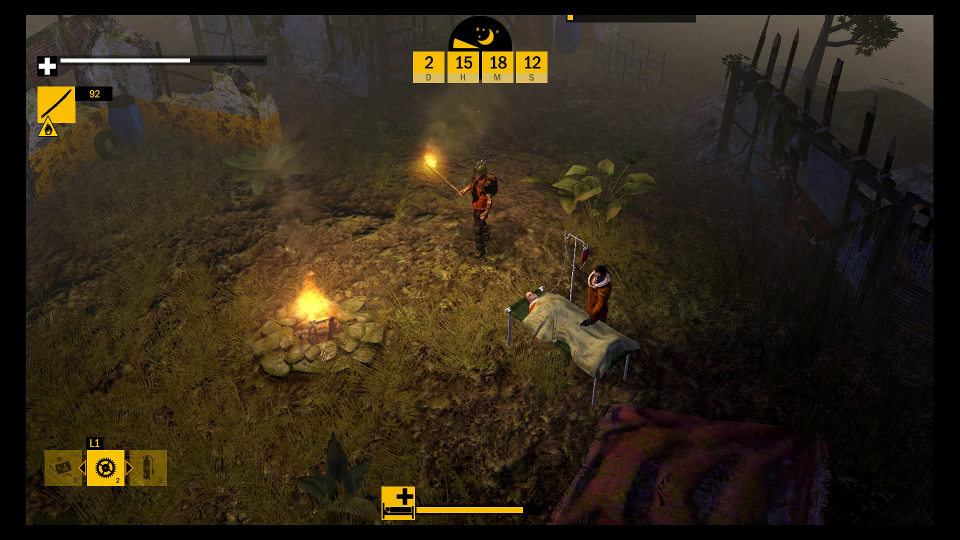This screenshot has width=960, height=540.
Task: Select the gear cog item slot
Action: [105, 467]
